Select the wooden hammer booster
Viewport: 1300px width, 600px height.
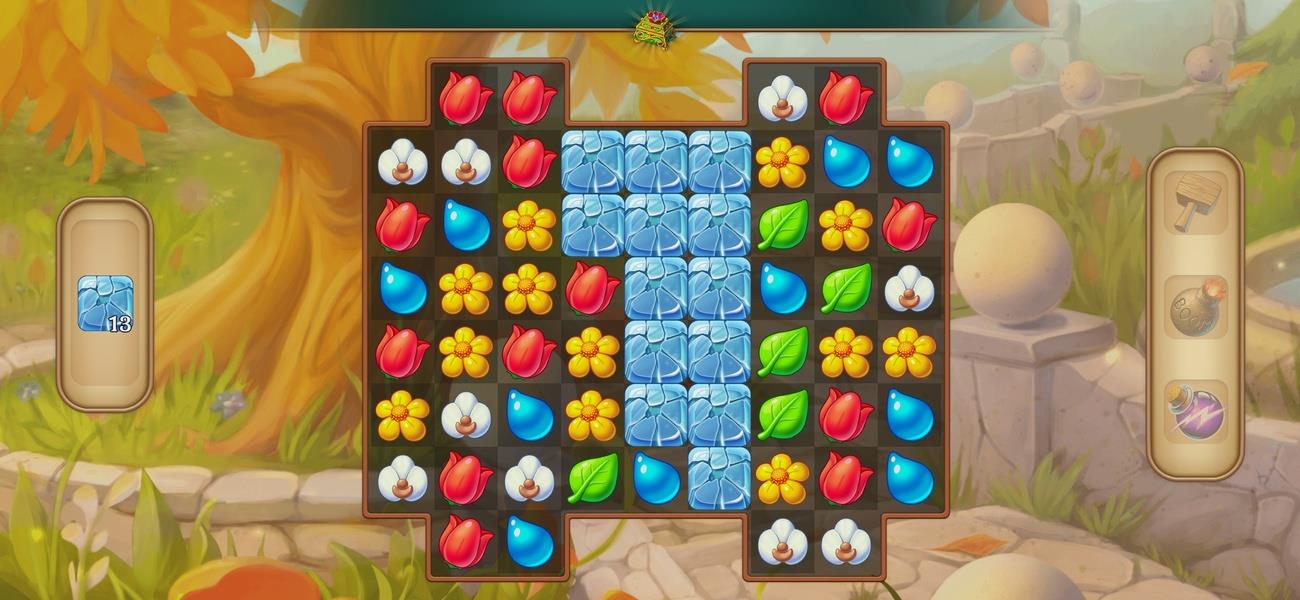(1195, 202)
